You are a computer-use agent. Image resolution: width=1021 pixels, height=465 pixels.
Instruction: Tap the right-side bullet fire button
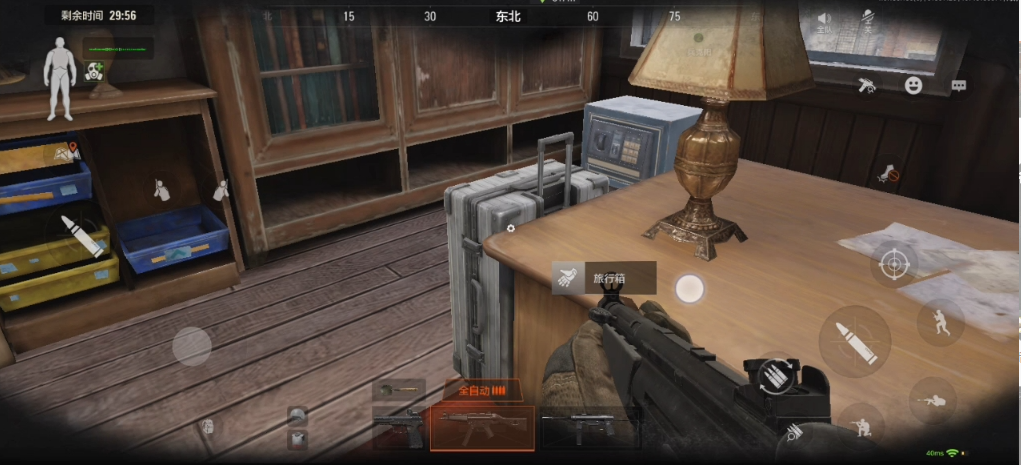pos(854,341)
